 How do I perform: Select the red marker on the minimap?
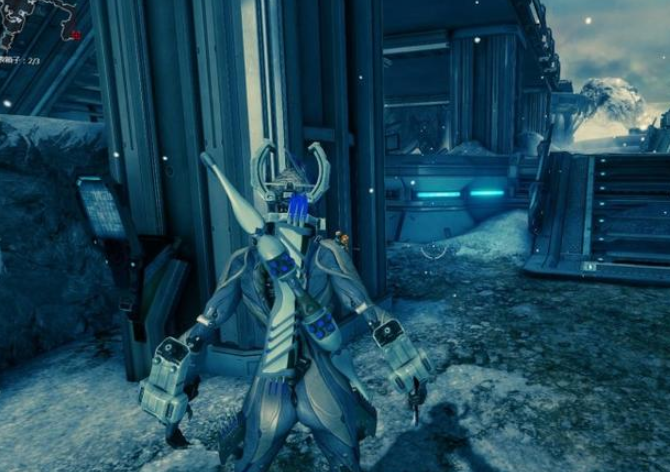click(x=75, y=35)
